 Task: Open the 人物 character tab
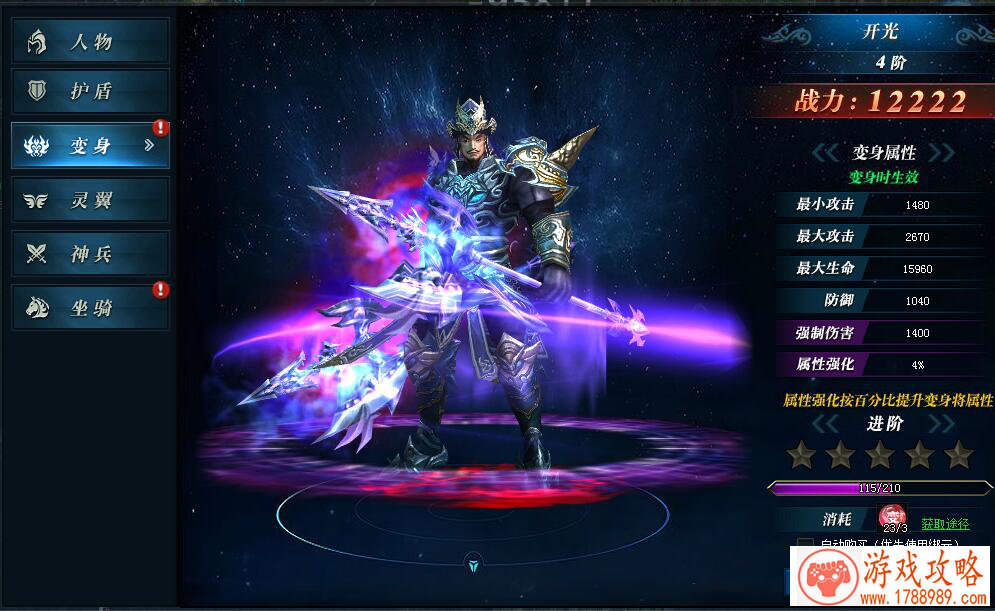click(x=90, y=41)
